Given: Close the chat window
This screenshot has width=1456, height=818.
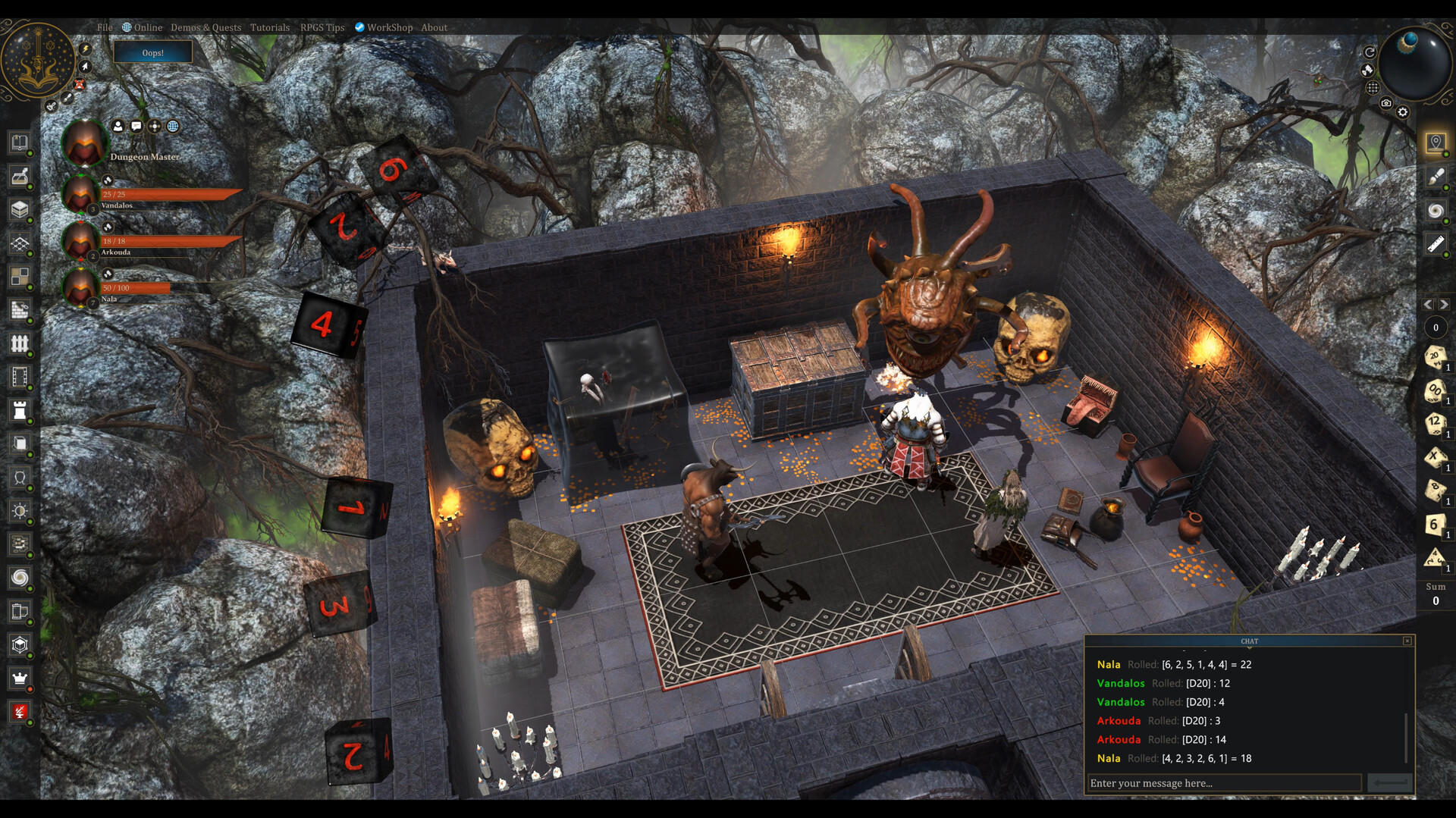Looking at the screenshot, I should [x=1409, y=641].
